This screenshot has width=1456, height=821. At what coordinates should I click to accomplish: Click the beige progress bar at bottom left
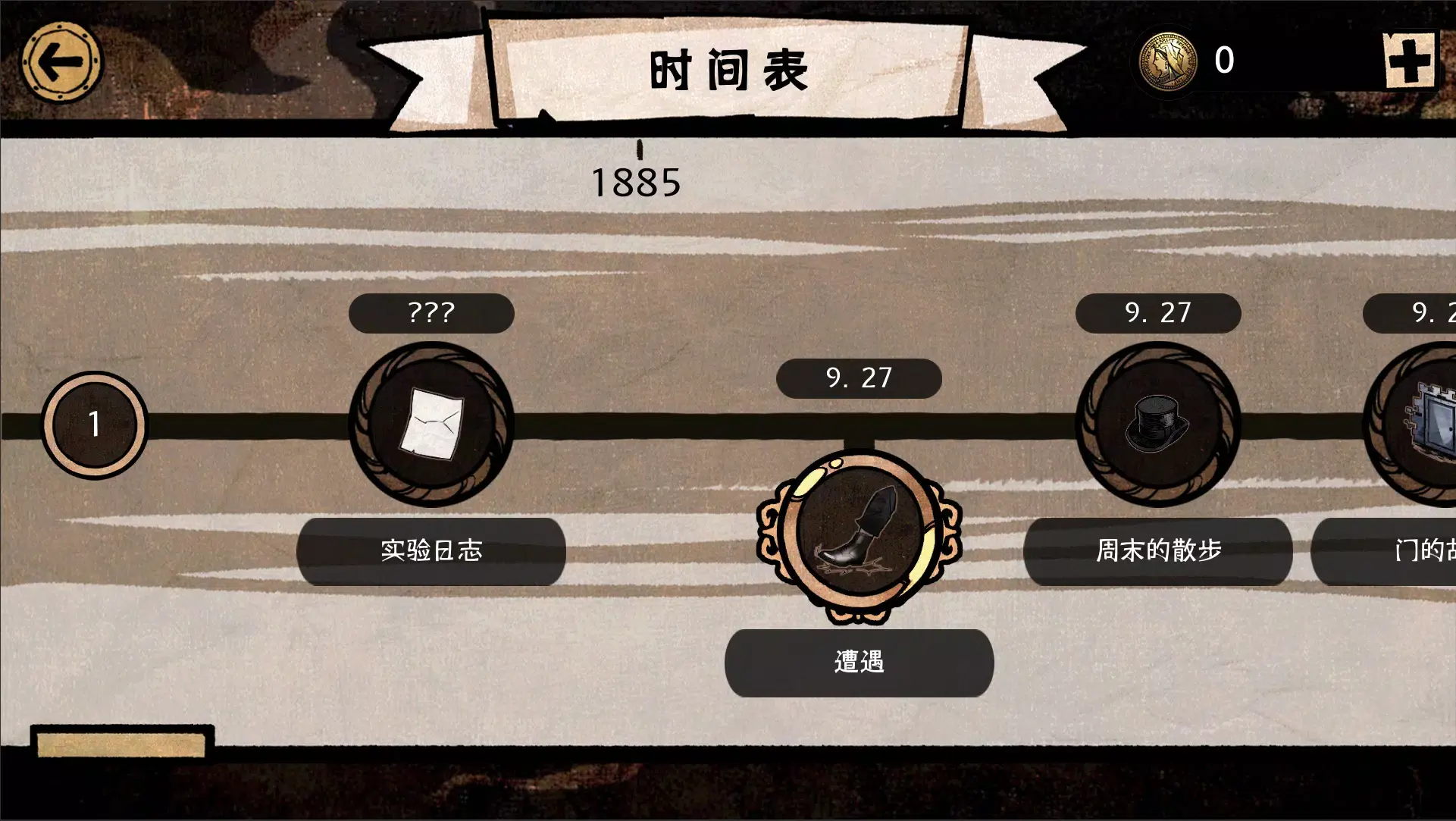121,745
